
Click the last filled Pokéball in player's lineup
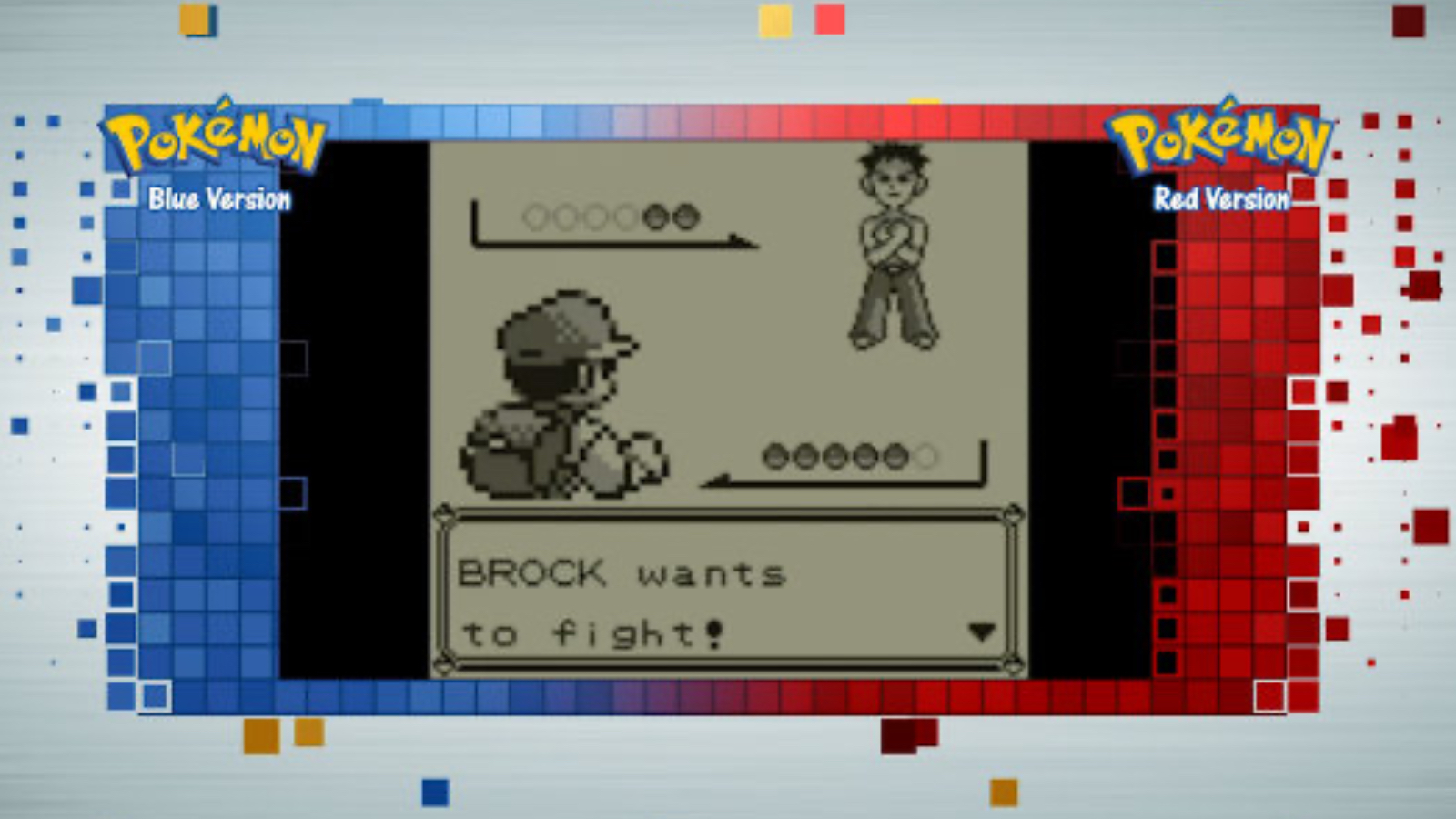click(x=895, y=456)
